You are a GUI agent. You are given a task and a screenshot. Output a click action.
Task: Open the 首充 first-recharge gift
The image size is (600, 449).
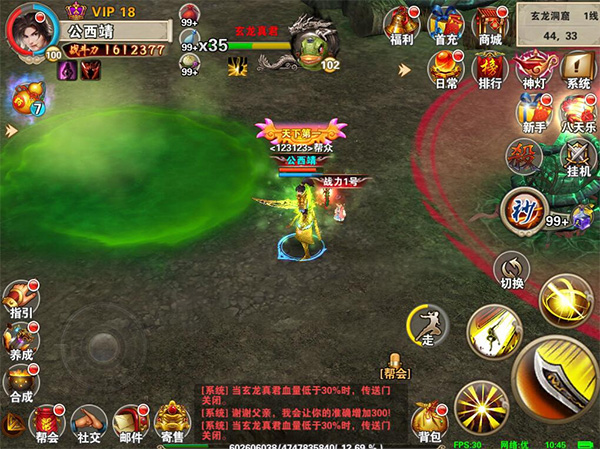click(446, 24)
